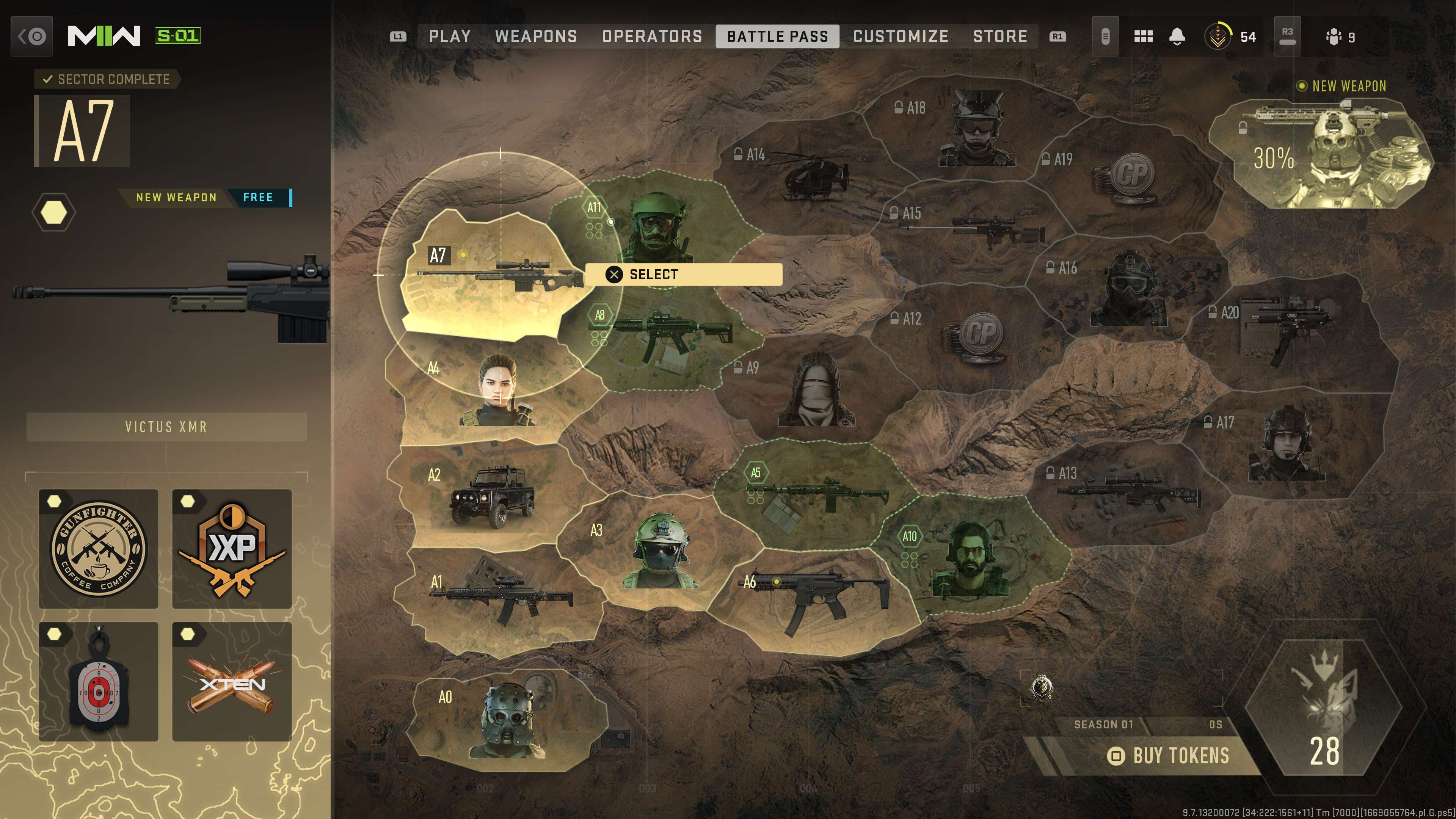The image size is (1456, 819).
Task: Choose the target weapon charm reward
Action: coord(98,682)
